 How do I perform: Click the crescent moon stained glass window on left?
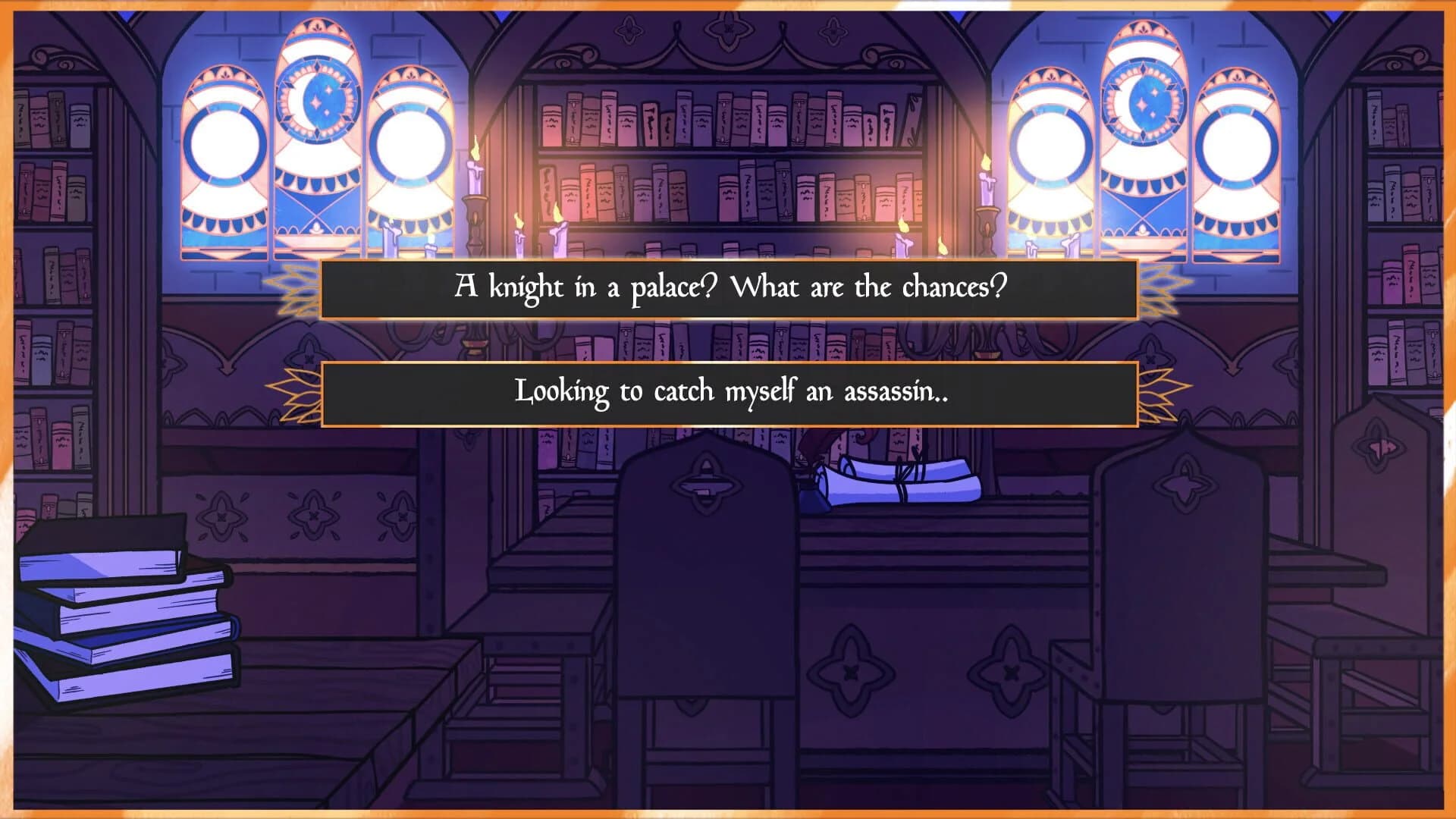(x=316, y=99)
